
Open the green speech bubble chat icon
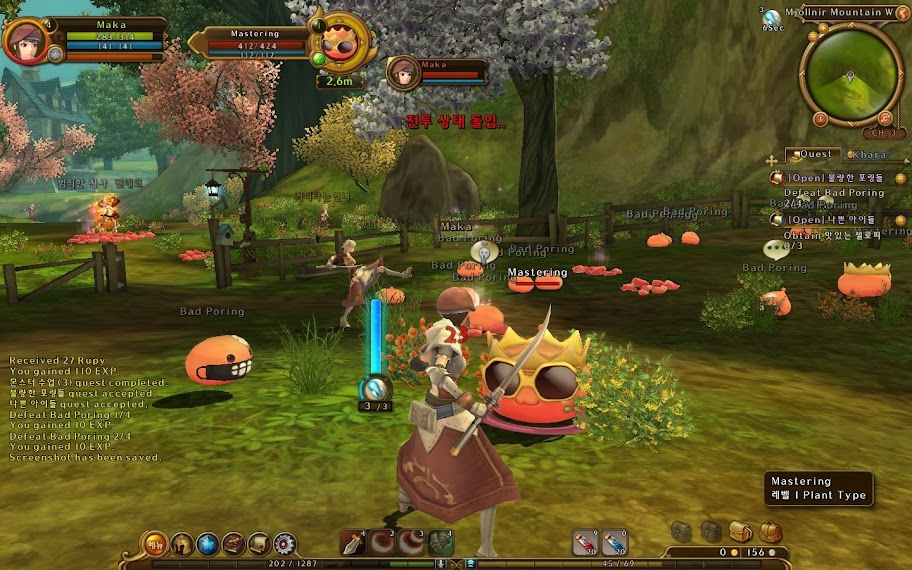pyautogui.click(x=776, y=249)
